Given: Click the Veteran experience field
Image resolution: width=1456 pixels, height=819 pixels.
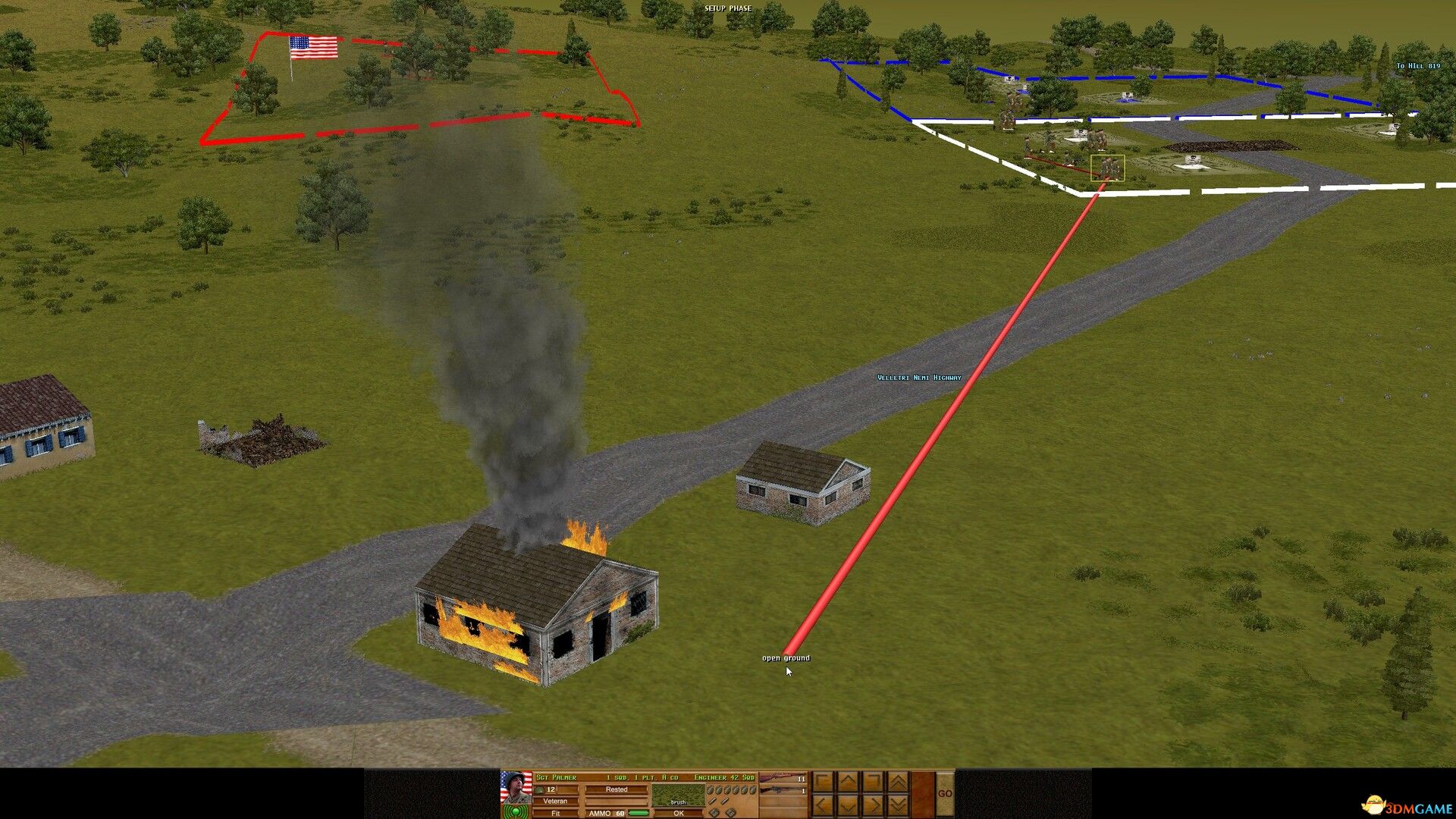Looking at the screenshot, I should tap(554, 801).
